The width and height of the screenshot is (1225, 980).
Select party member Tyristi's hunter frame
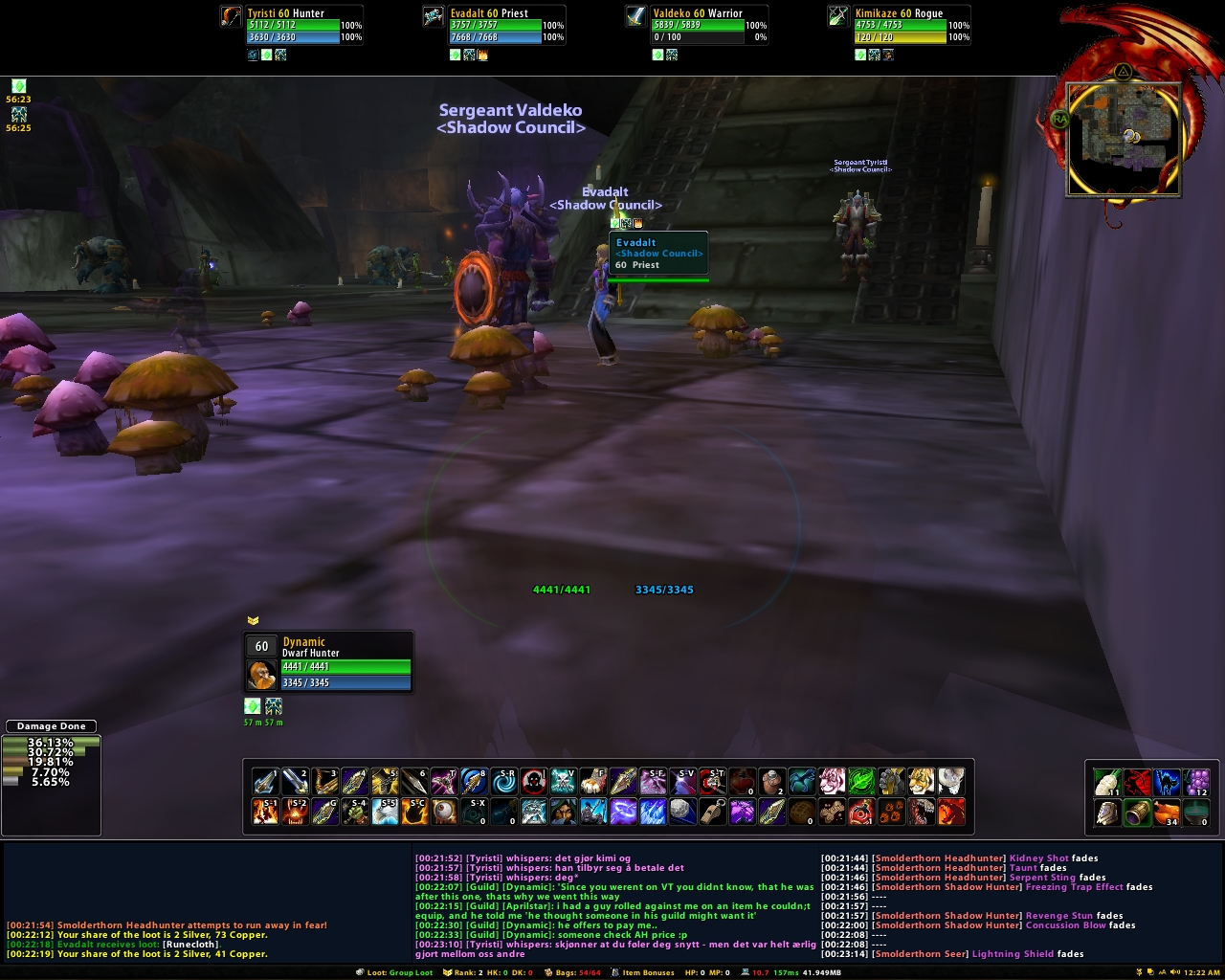[292, 26]
